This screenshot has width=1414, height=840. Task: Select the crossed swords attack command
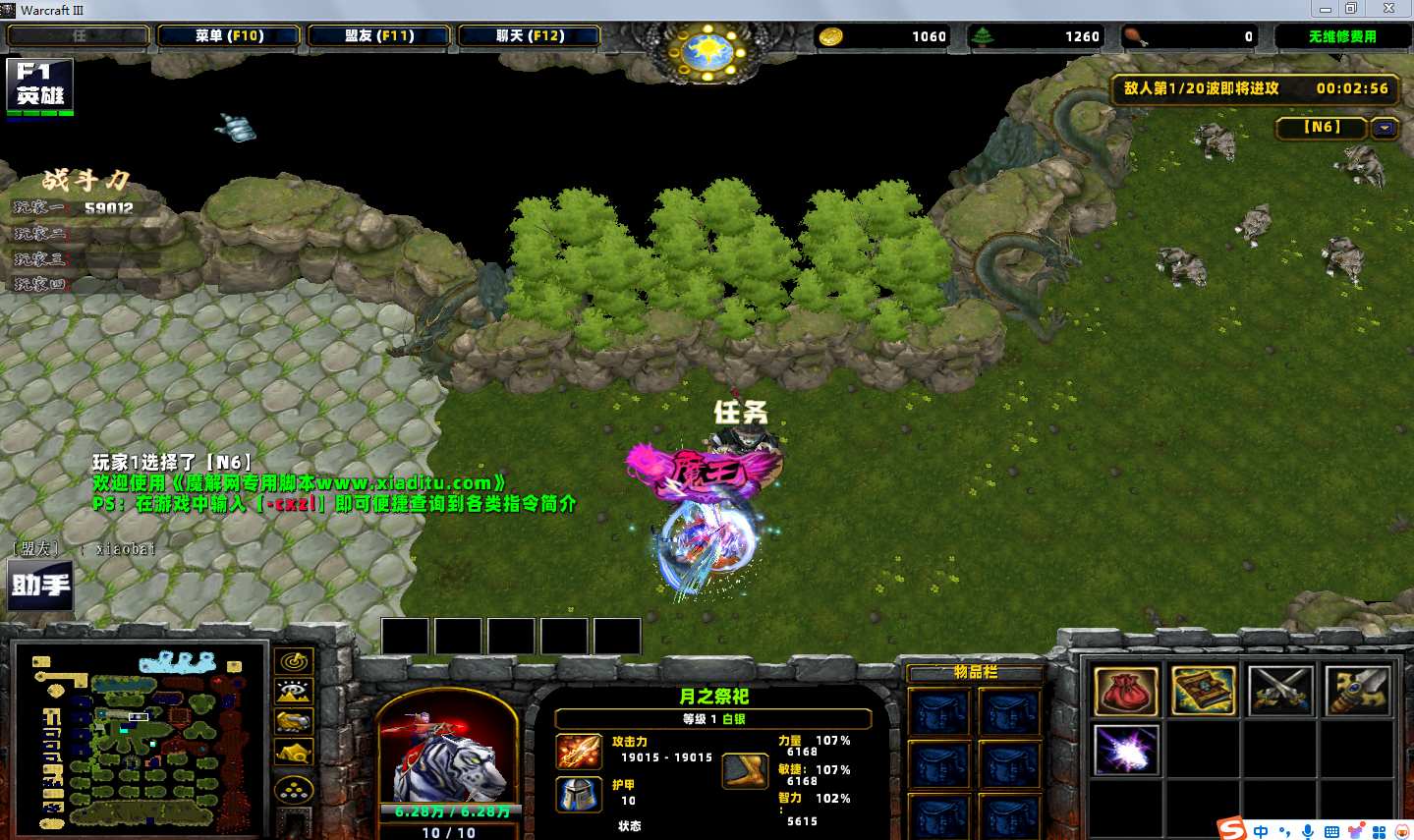coord(1279,690)
